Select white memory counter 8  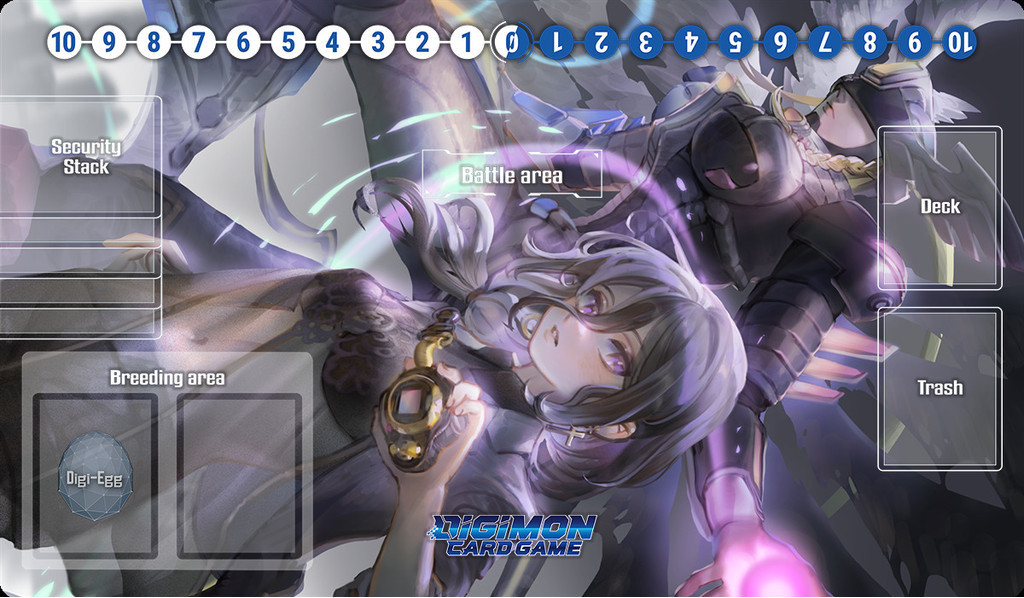(152, 42)
